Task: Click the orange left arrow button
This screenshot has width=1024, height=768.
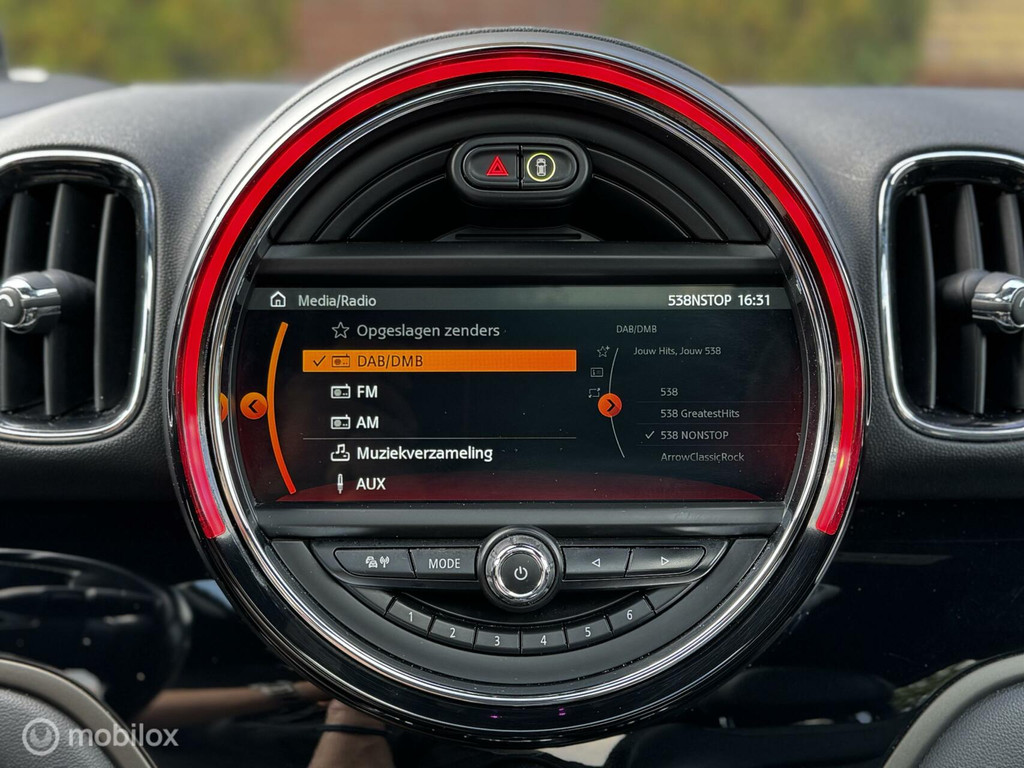Action: [x=253, y=405]
